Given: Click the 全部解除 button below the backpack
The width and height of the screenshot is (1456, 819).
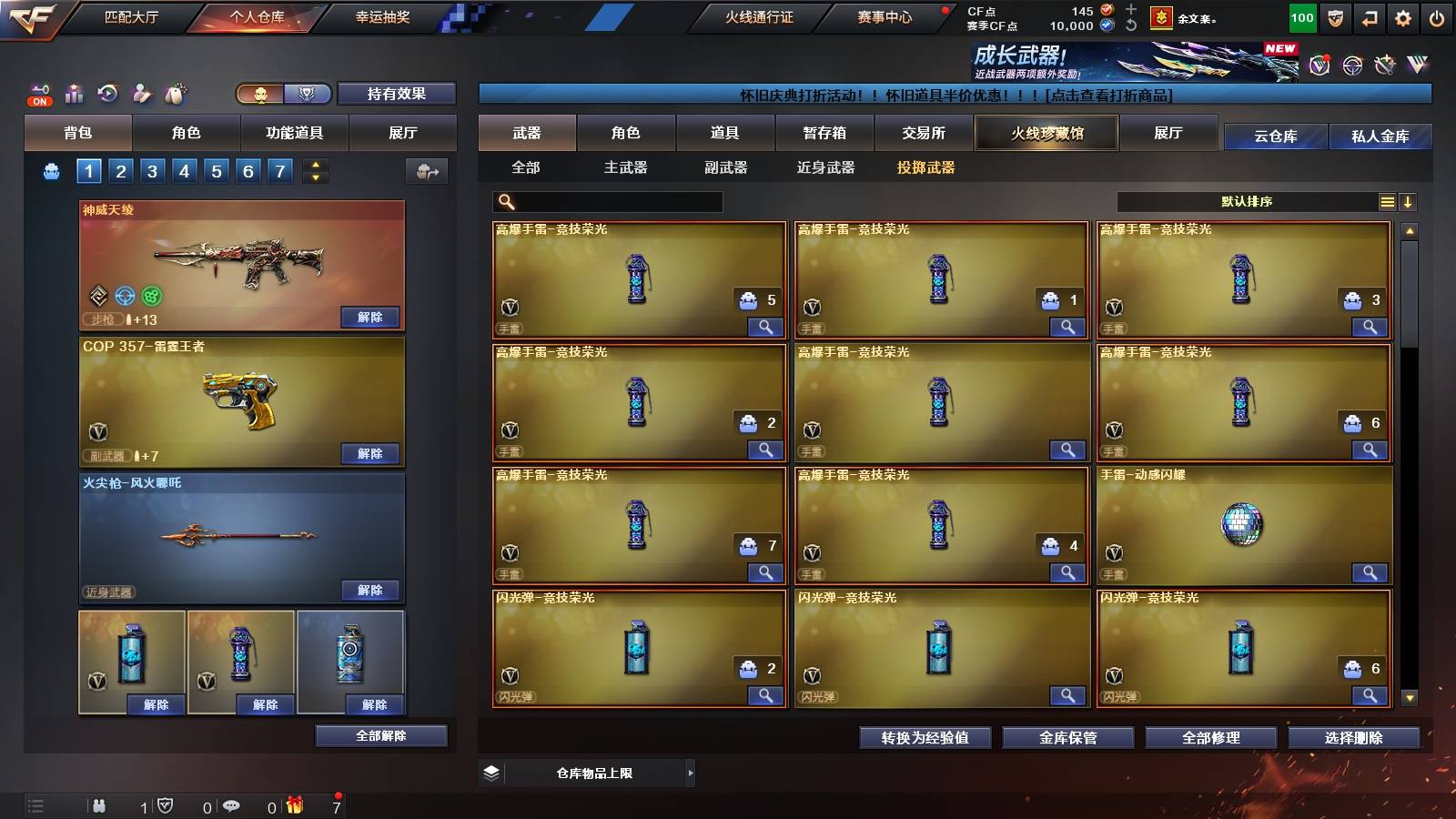Looking at the screenshot, I should pos(382,735).
